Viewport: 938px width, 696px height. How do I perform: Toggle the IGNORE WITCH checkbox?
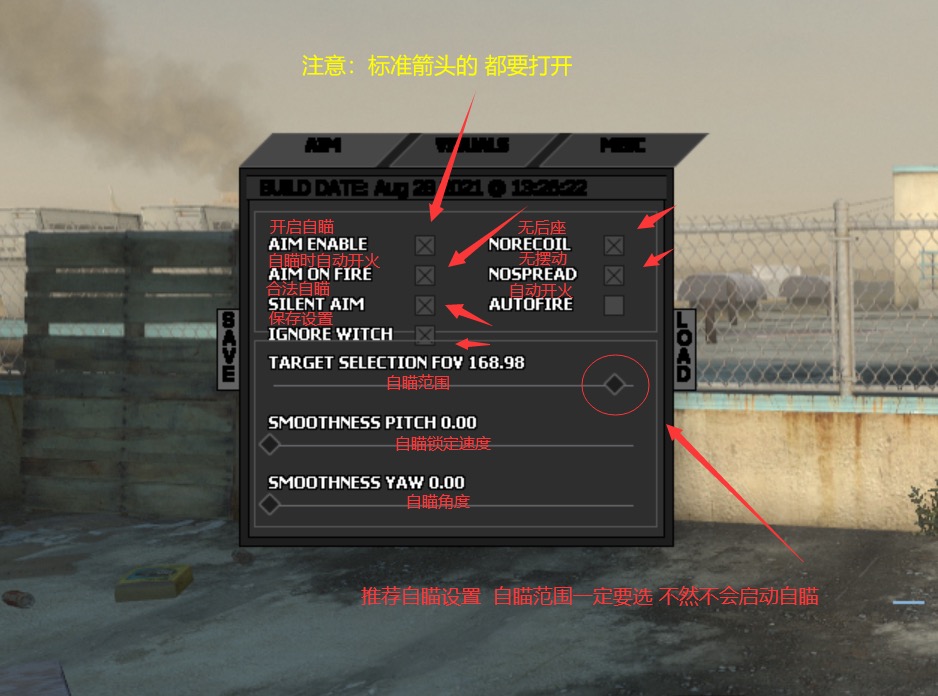coord(425,335)
